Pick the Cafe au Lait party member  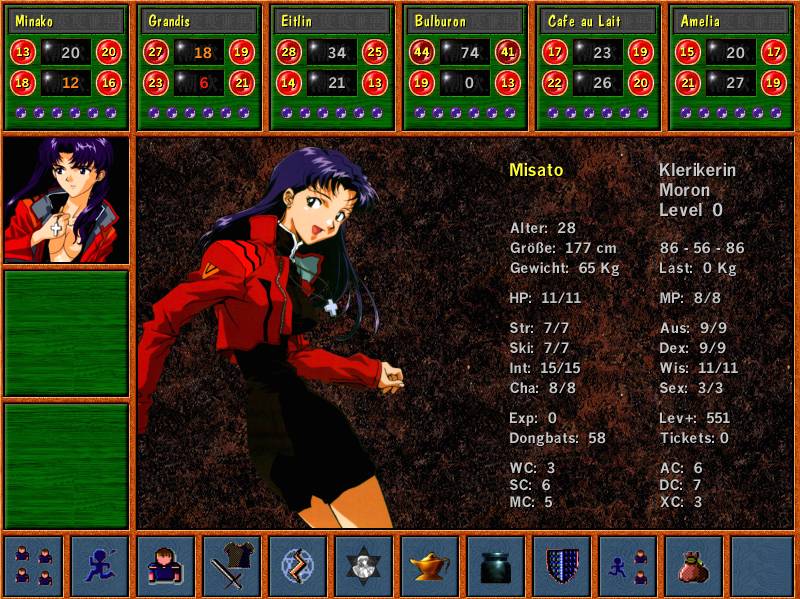point(598,67)
